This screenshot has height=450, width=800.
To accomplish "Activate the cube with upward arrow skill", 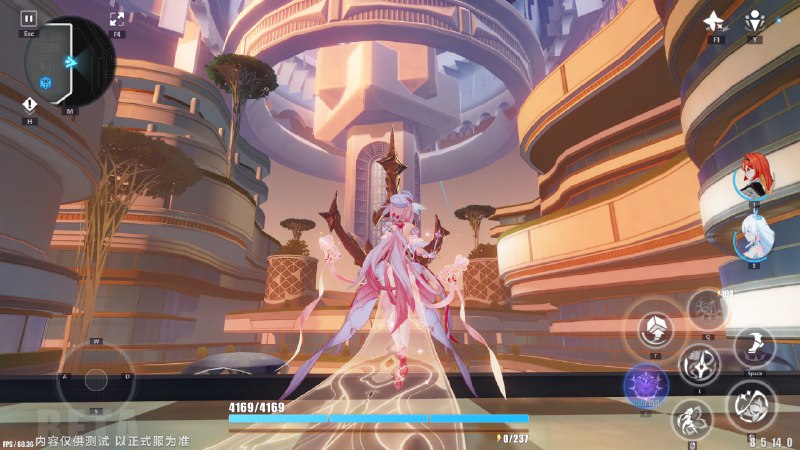I will coord(655,328).
